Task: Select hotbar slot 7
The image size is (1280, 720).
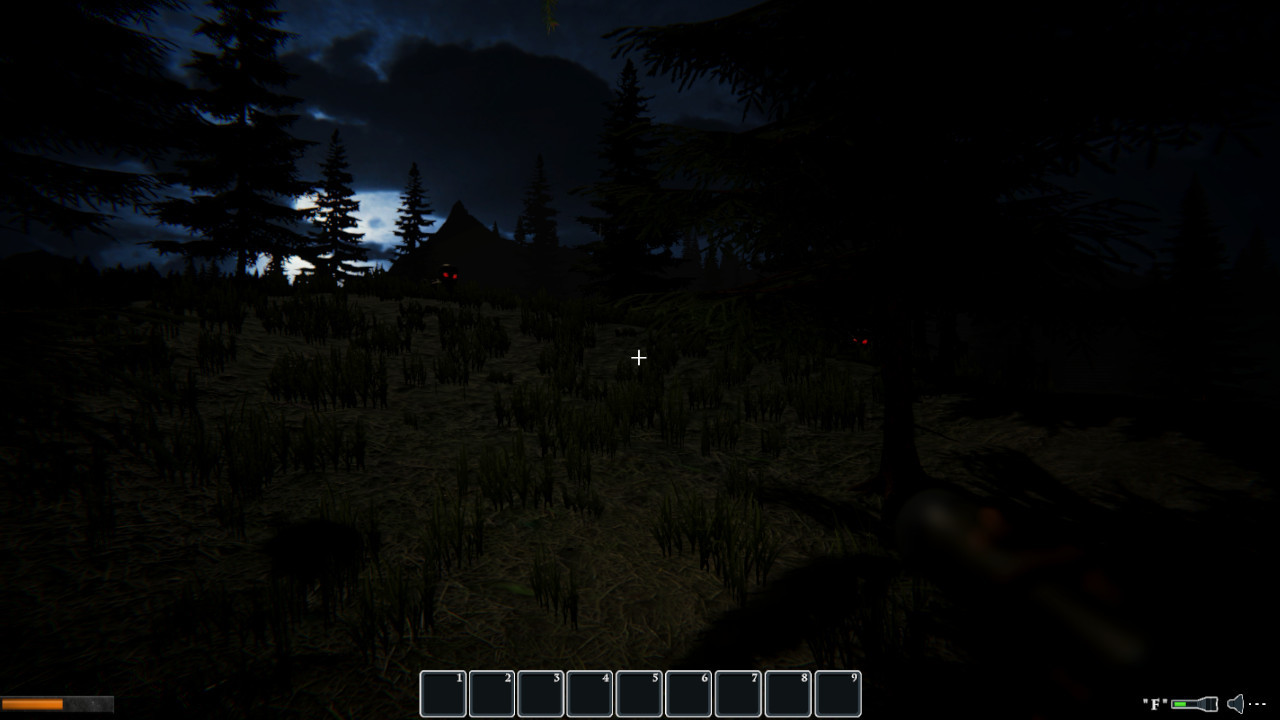Action: 736,693
